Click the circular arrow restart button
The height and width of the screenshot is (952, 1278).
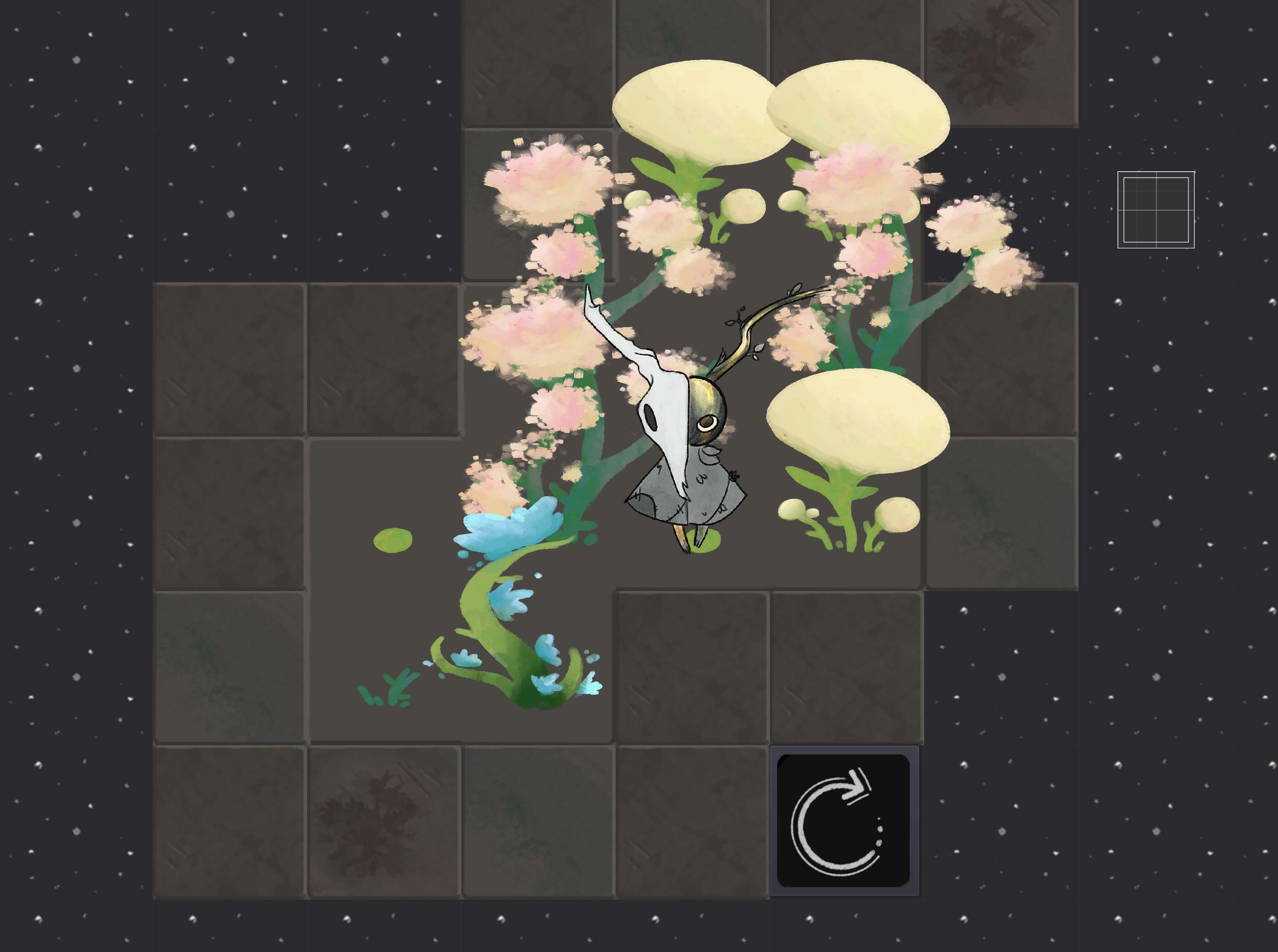click(x=843, y=821)
